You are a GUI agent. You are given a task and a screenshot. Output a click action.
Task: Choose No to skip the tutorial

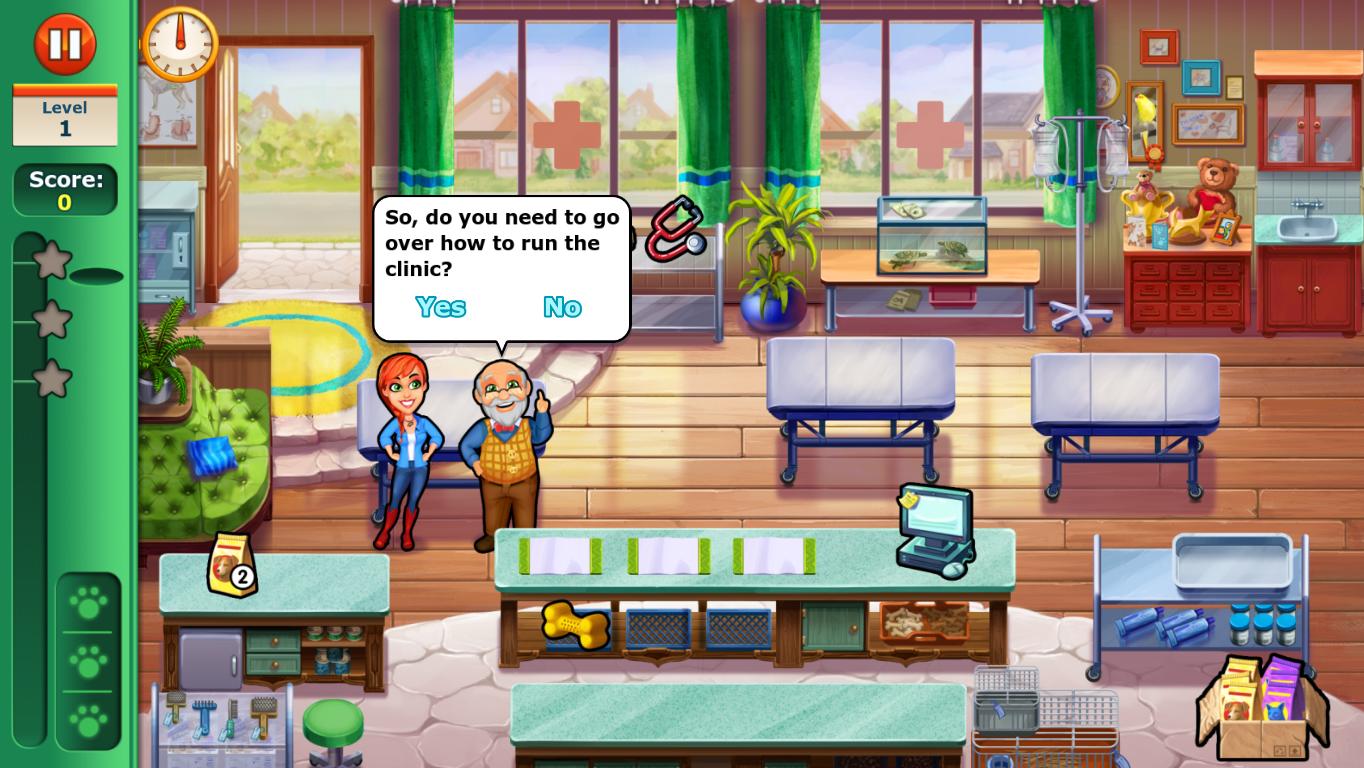coord(562,307)
